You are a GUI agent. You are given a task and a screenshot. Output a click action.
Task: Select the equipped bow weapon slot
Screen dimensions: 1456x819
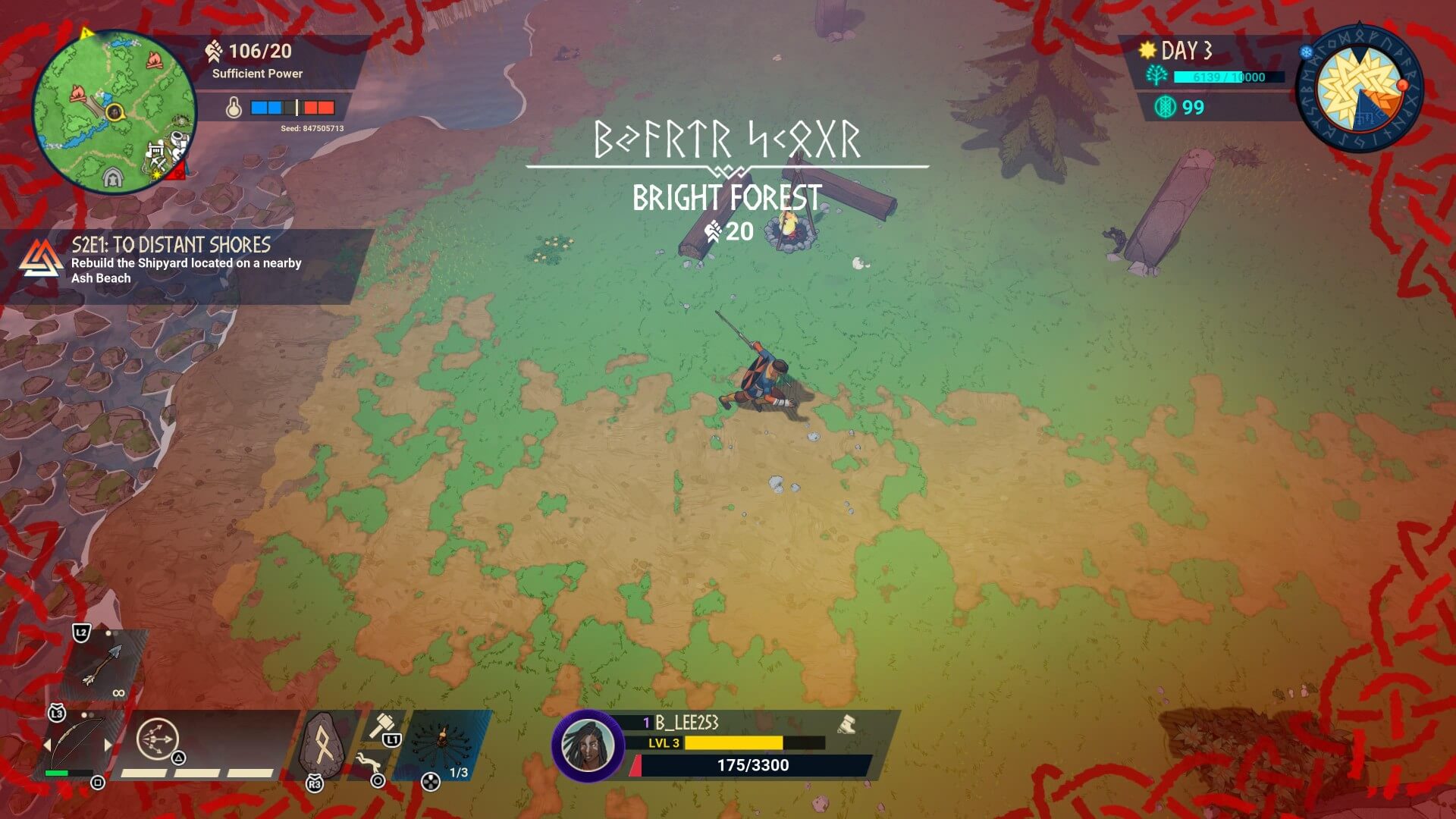[x=77, y=743]
